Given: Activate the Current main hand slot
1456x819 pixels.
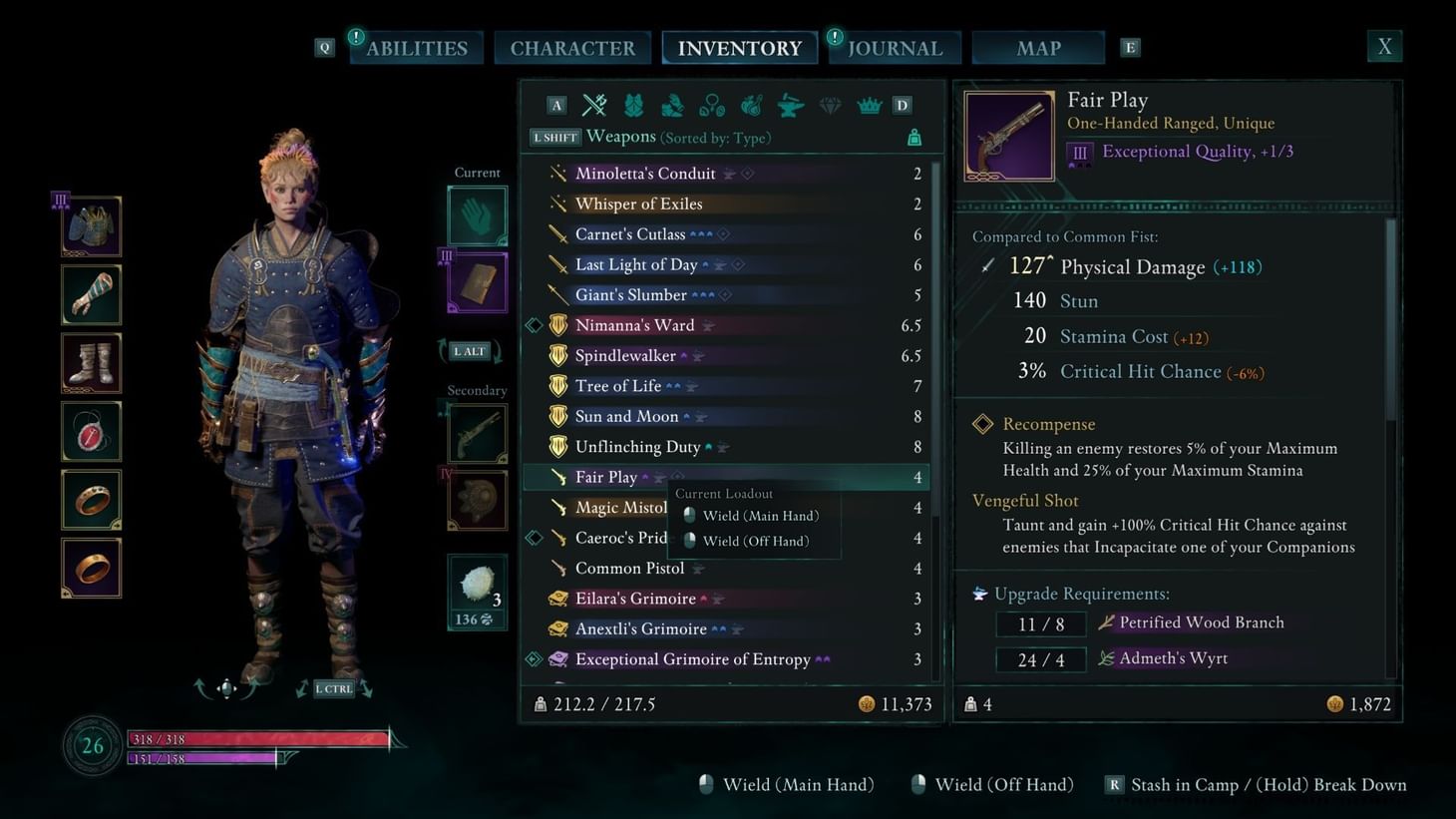Looking at the screenshot, I should [x=476, y=214].
